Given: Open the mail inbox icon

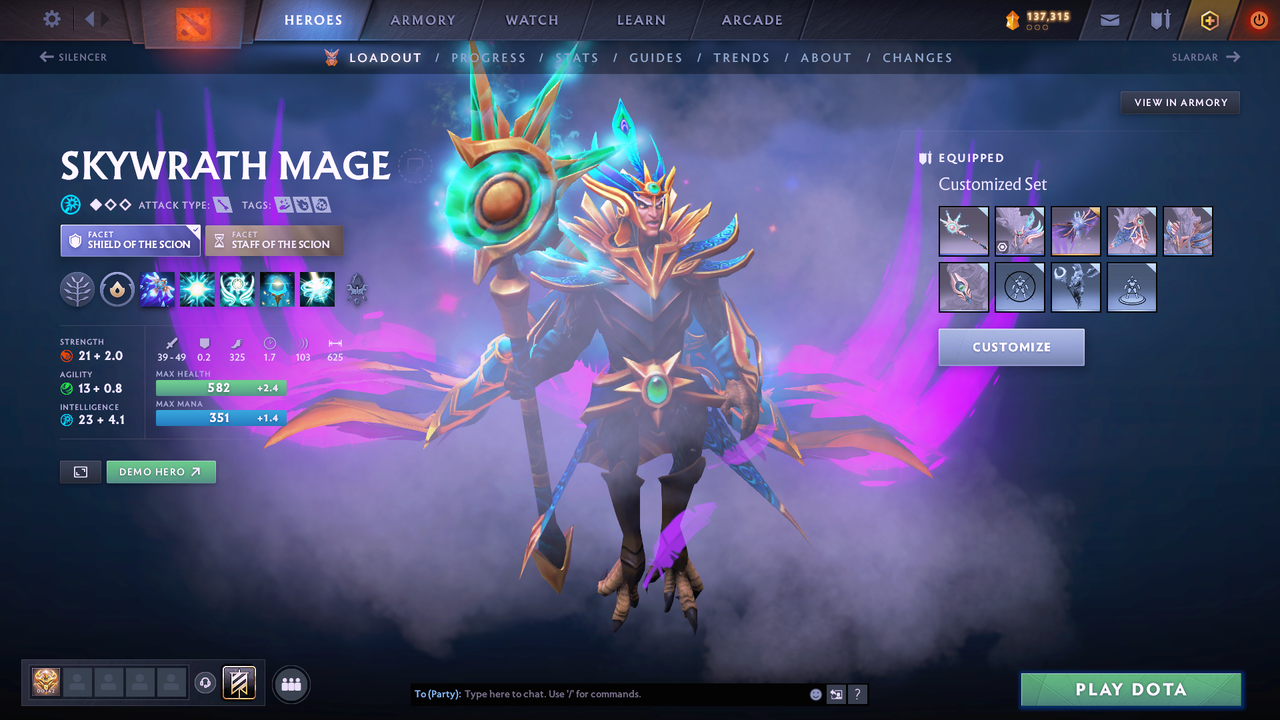Looking at the screenshot, I should click(1108, 20).
